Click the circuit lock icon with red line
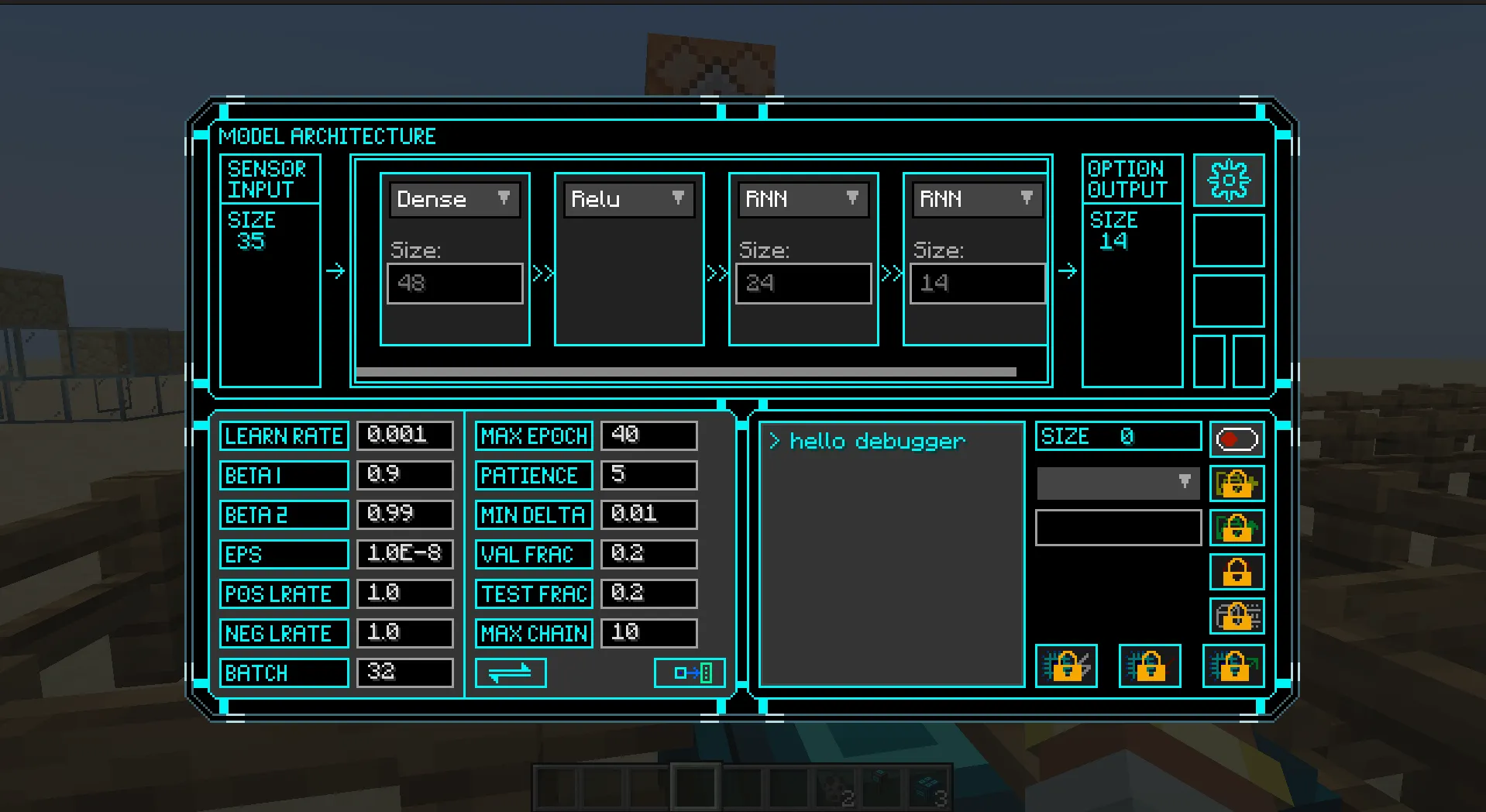Image resolution: width=1486 pixels, height=812 pixels. point(1149,666)
